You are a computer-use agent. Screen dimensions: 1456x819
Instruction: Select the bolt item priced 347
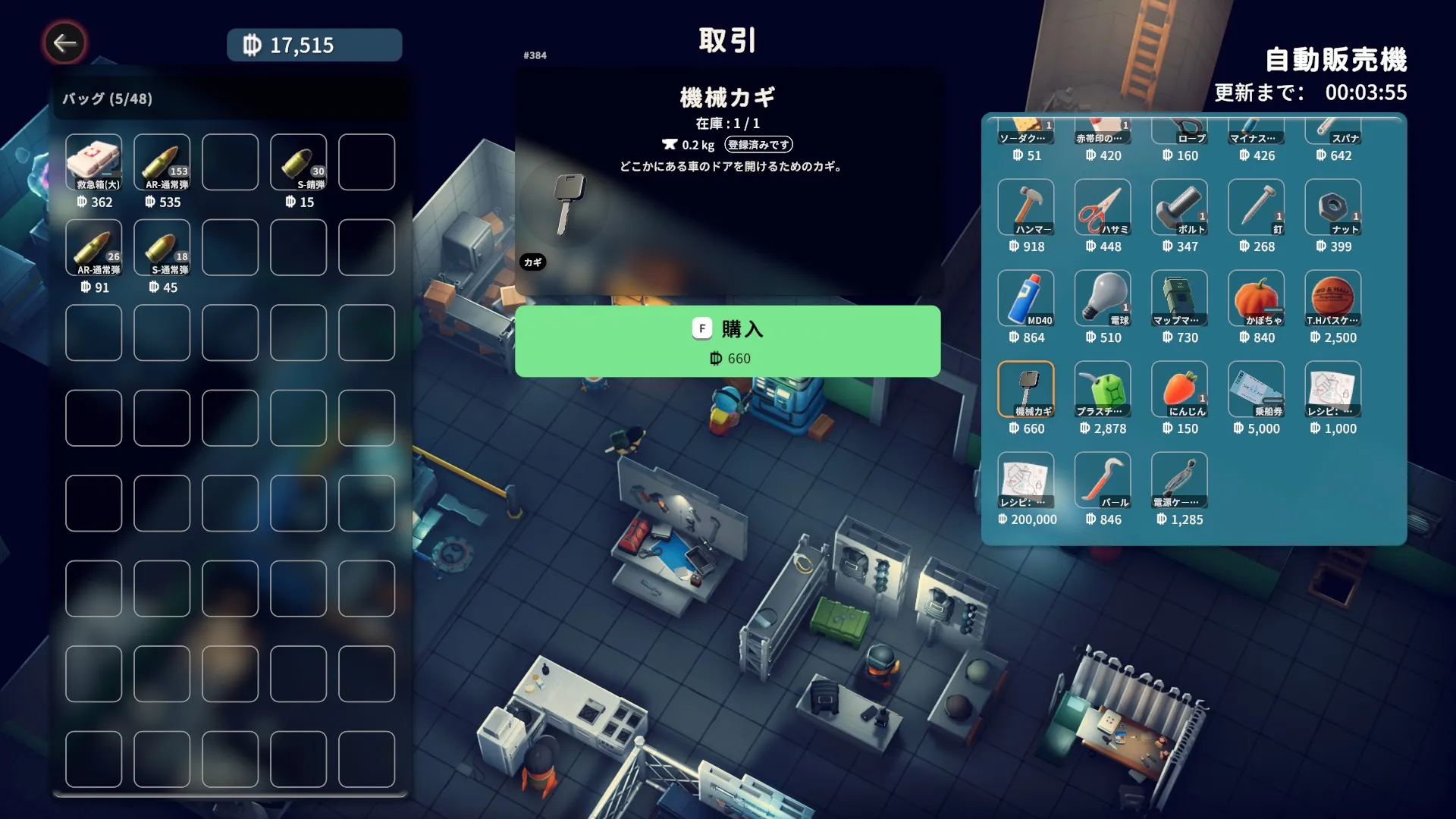click(x=1178, y=207)
